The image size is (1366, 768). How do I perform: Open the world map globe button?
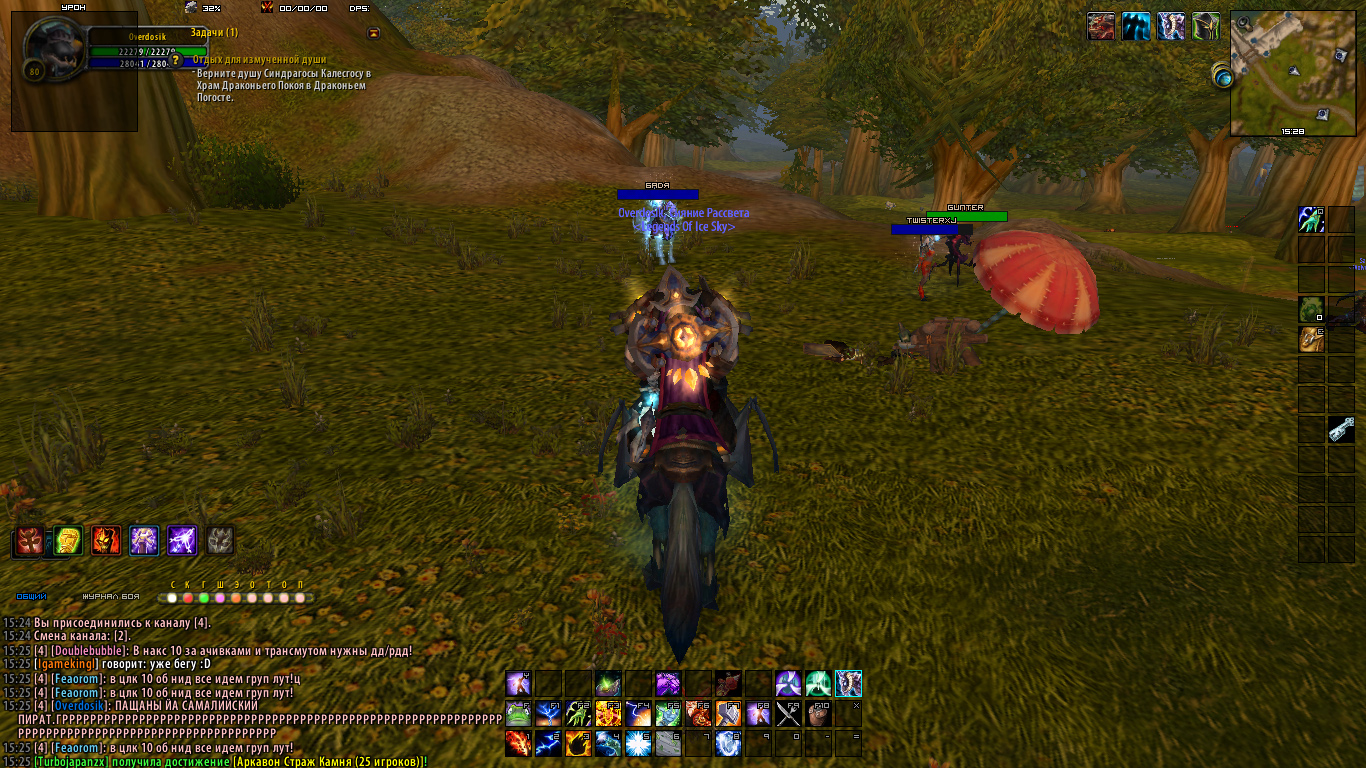1223,76
